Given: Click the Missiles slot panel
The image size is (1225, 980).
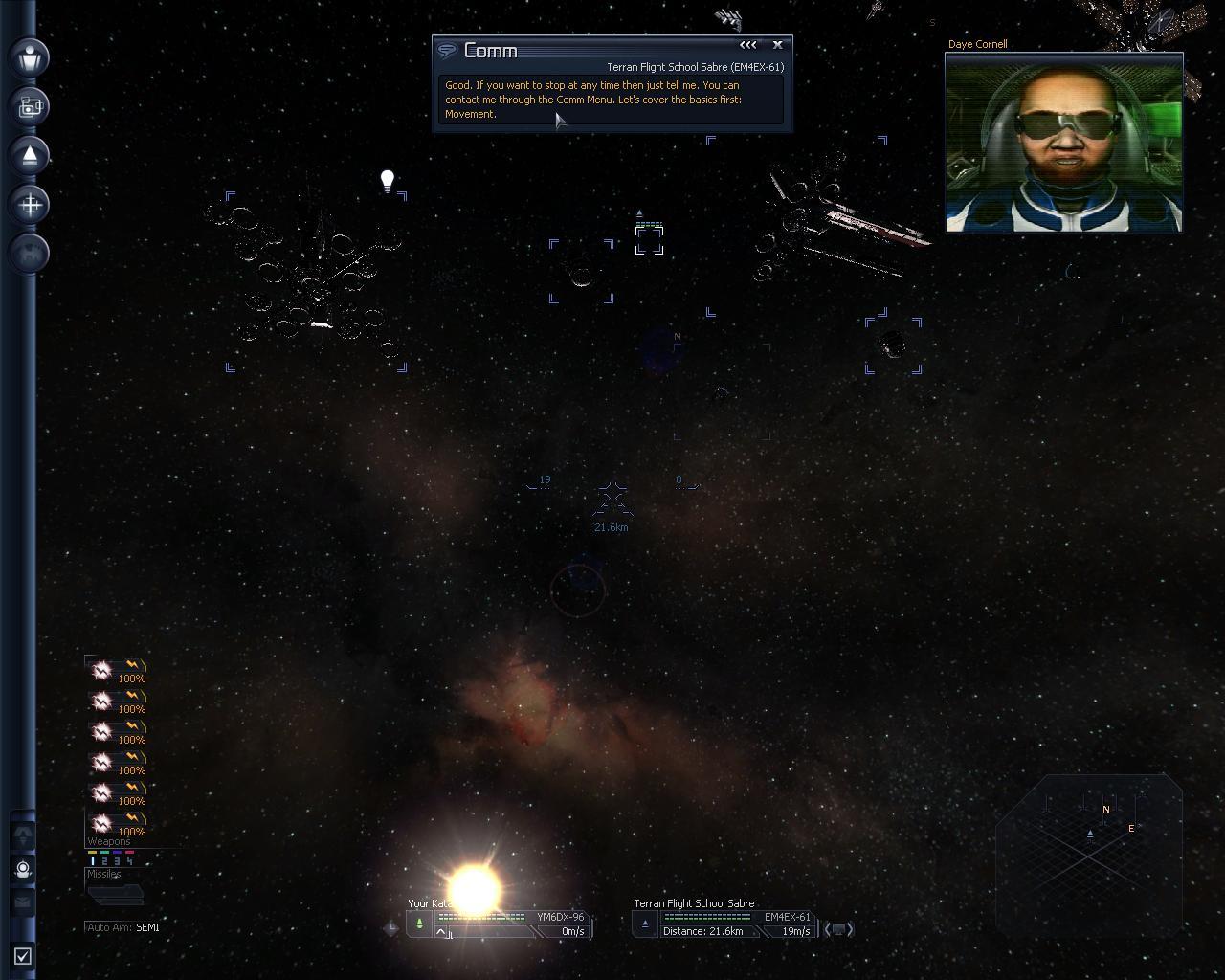Looking at the screenshot, I should [x=115, y=894].
